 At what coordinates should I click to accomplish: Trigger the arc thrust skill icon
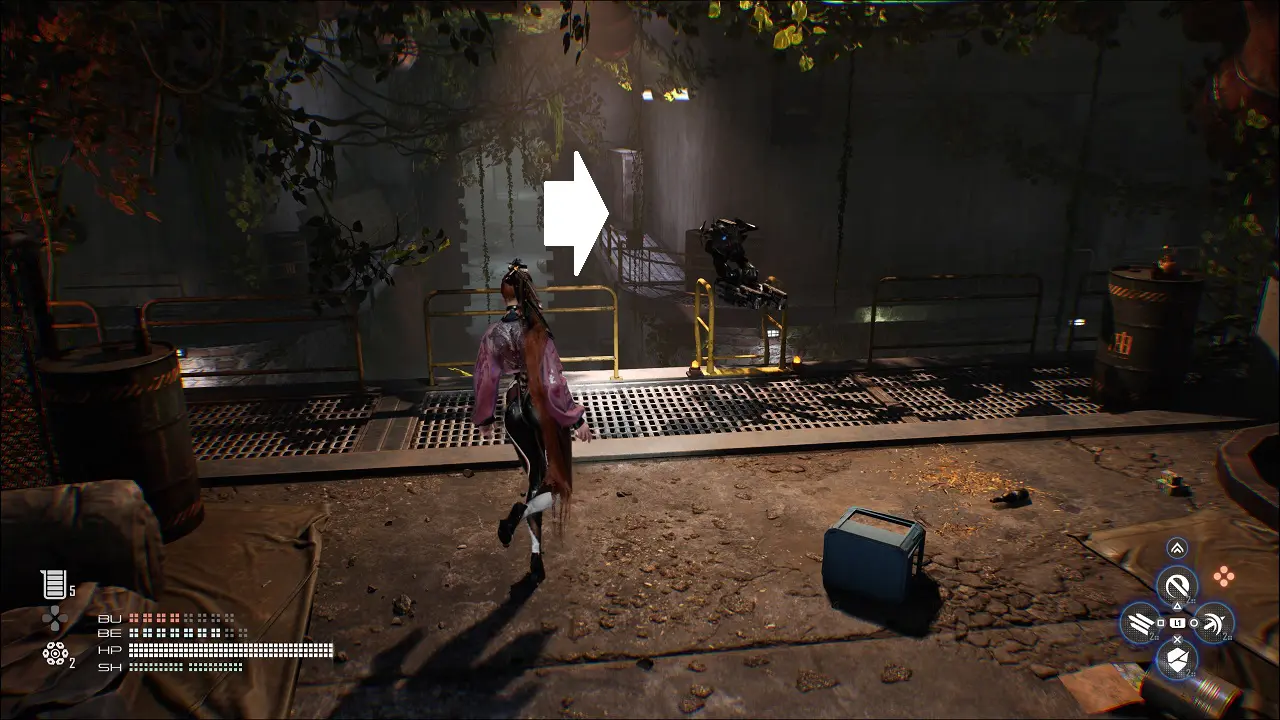pyautogui.click(x=1214, y=624)
